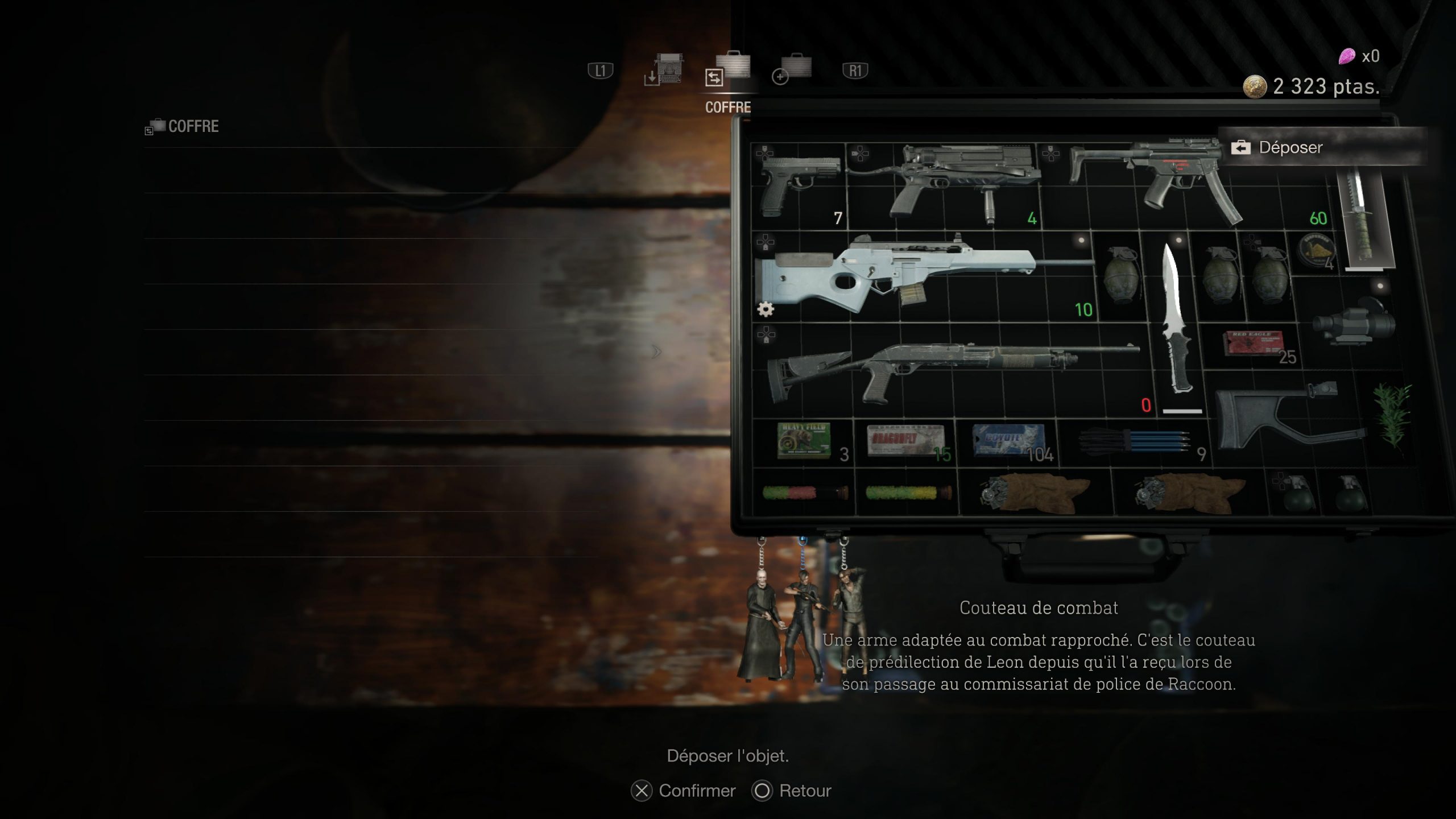Open the attaché case tab with plus icon
Screen dimensions: 1456x819
point(793,71)
